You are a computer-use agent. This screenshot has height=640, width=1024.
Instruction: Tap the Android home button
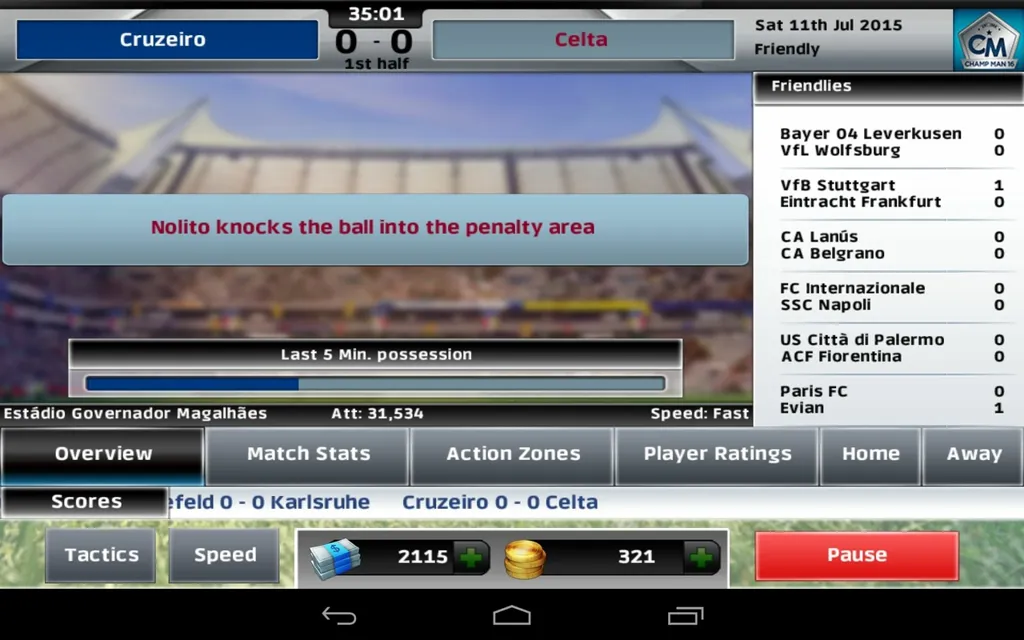(512, 616)
